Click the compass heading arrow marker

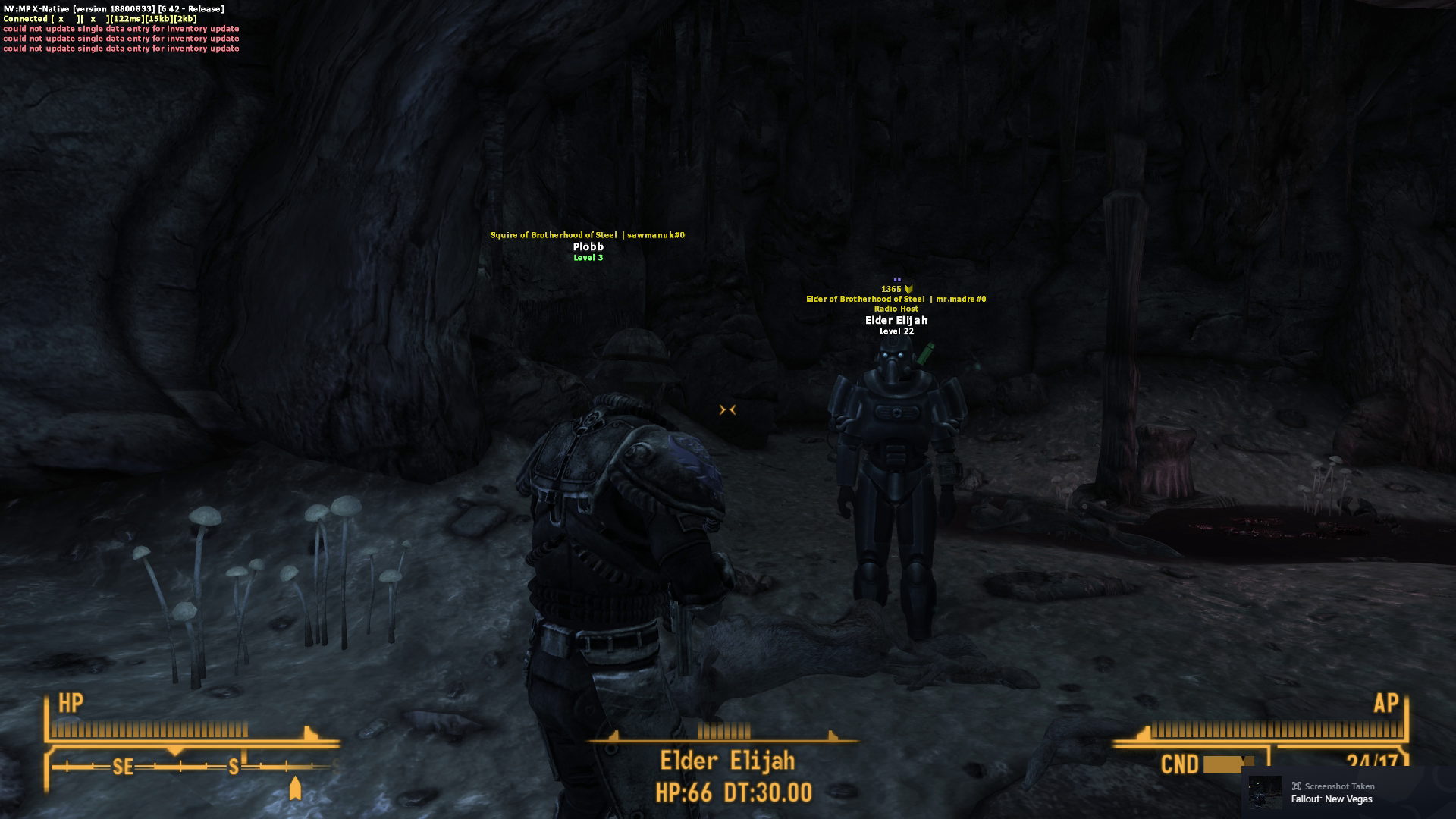pos(295,786)
